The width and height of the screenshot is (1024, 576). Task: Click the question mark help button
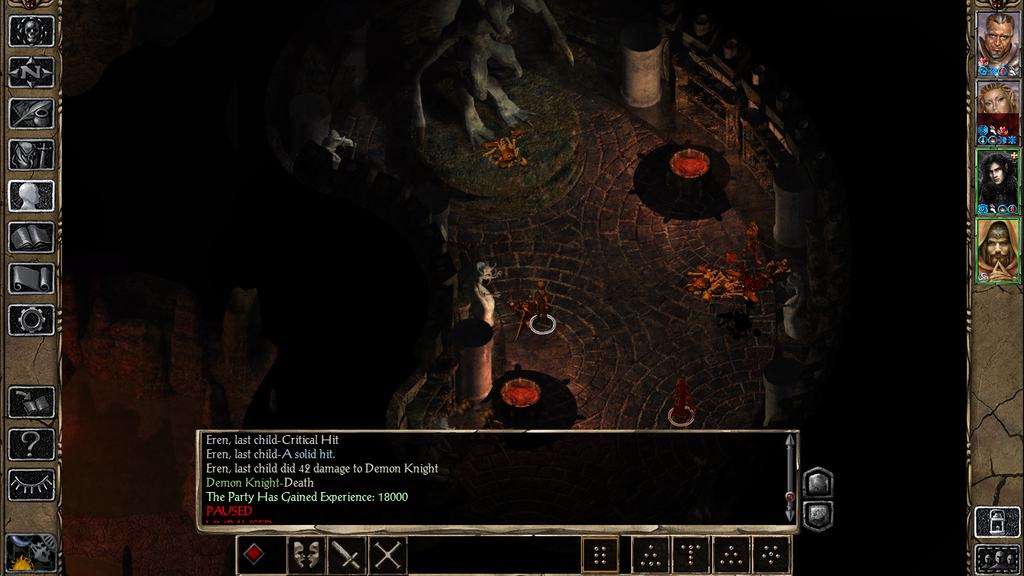point(31,443)
